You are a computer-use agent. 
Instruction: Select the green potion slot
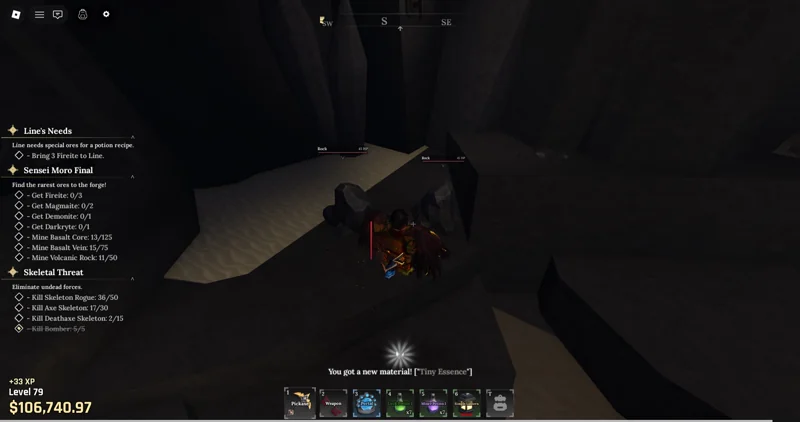point(400,403)
